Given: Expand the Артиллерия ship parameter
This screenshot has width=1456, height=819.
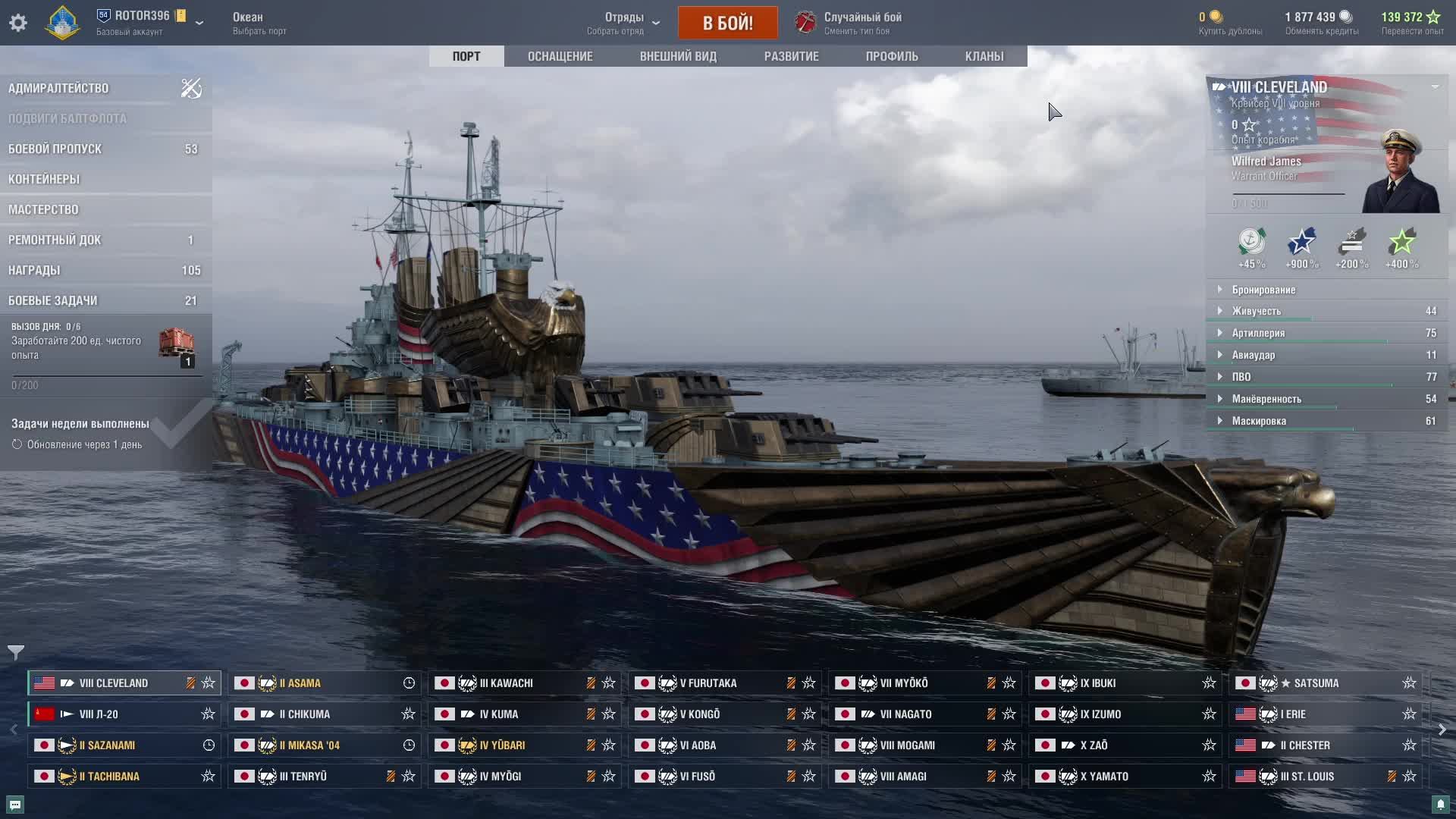Looking at the screenshot, I should click(1258, 333).
